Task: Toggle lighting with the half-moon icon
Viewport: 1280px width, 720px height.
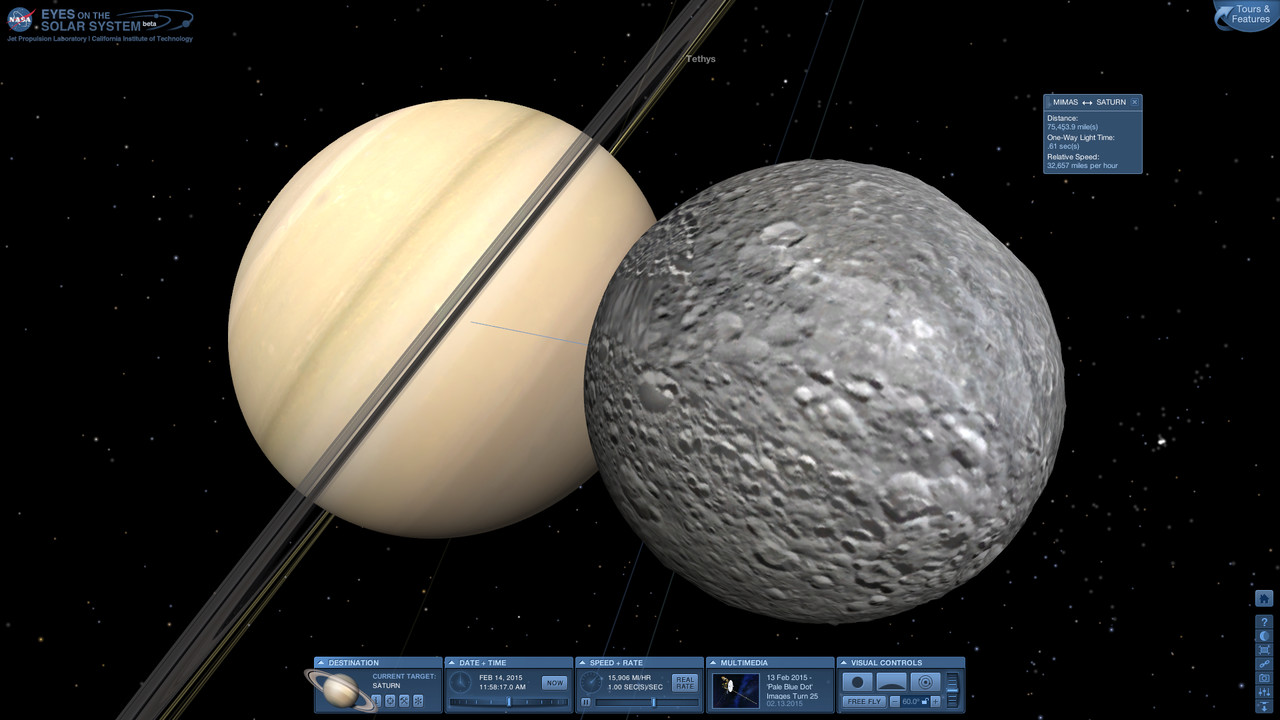Action: pyautogui.click(x=1264, y=636)
